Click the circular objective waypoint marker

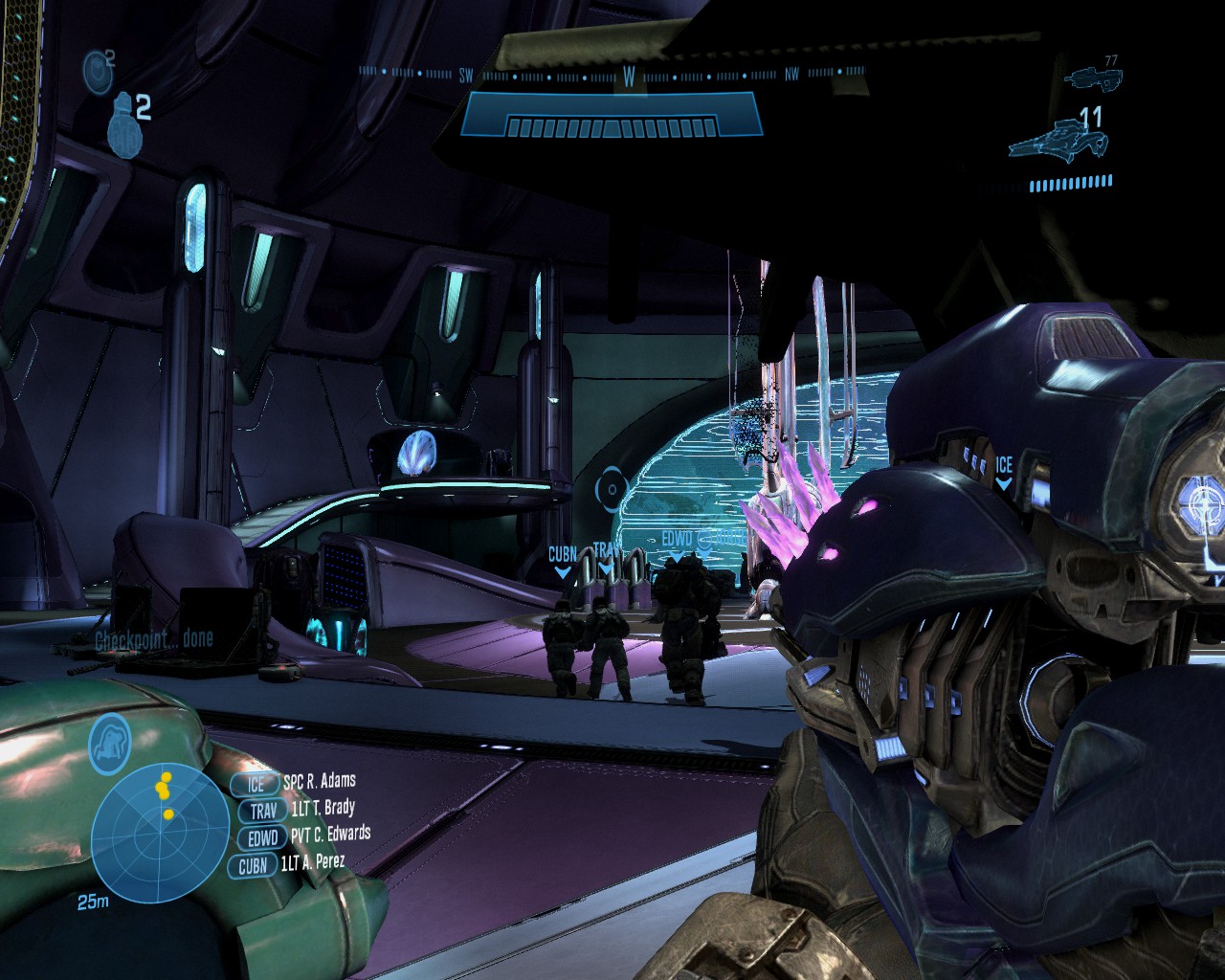610,489
